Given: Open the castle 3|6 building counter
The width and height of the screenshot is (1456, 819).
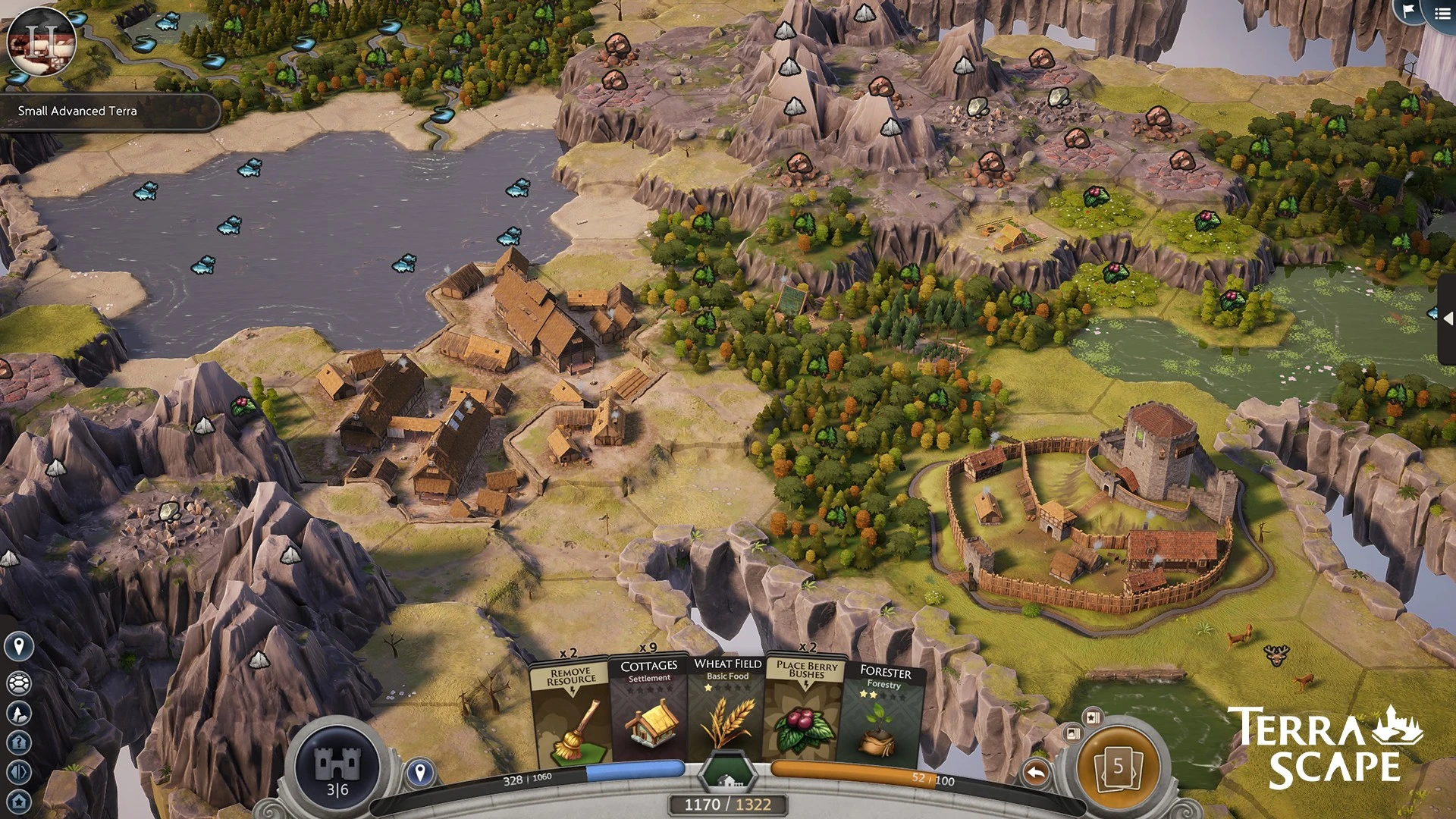Looking at the screenshot, I should tap(337, 767).
